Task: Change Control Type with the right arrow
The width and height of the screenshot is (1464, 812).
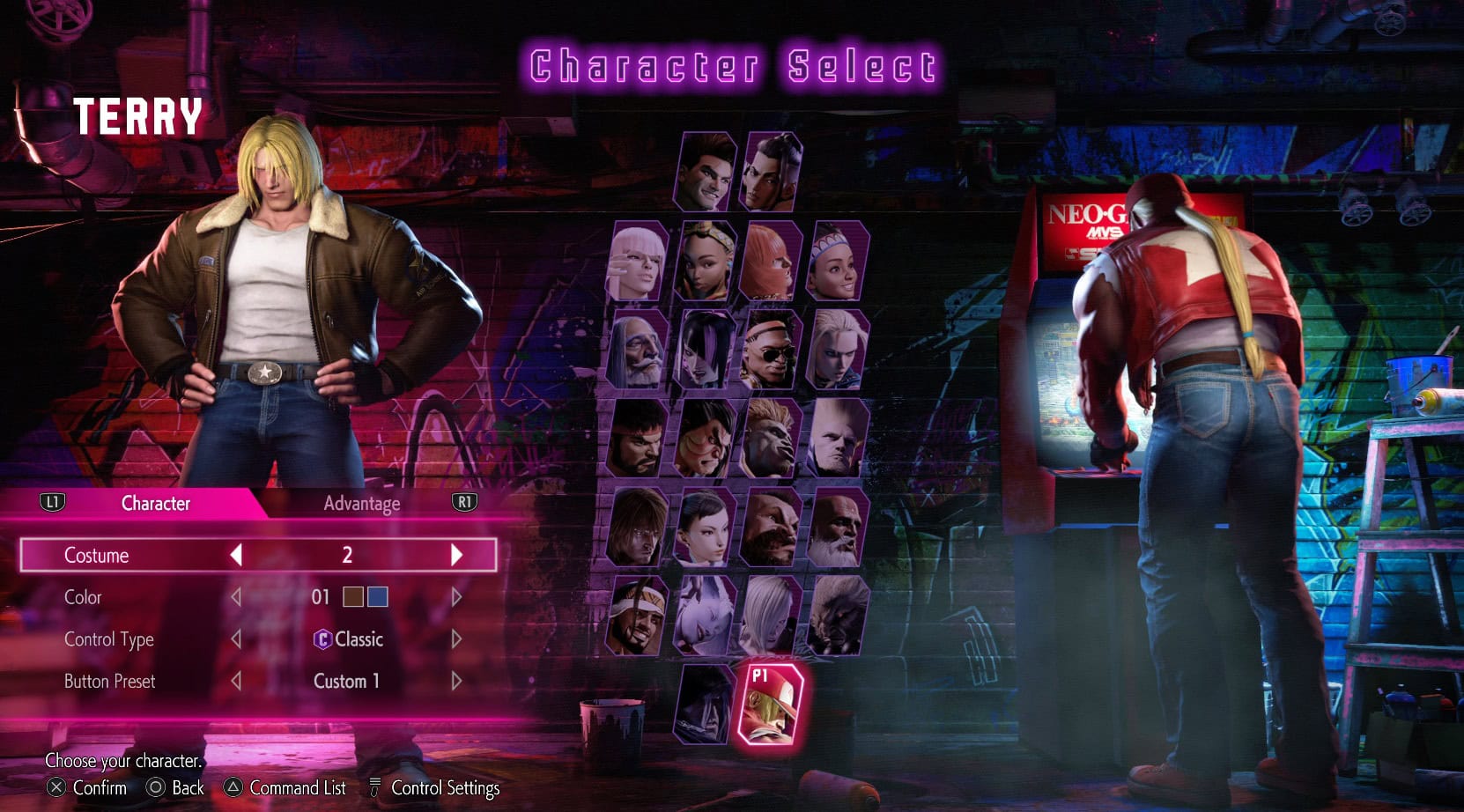Action: pyautogui.click(x=456, y=639)
